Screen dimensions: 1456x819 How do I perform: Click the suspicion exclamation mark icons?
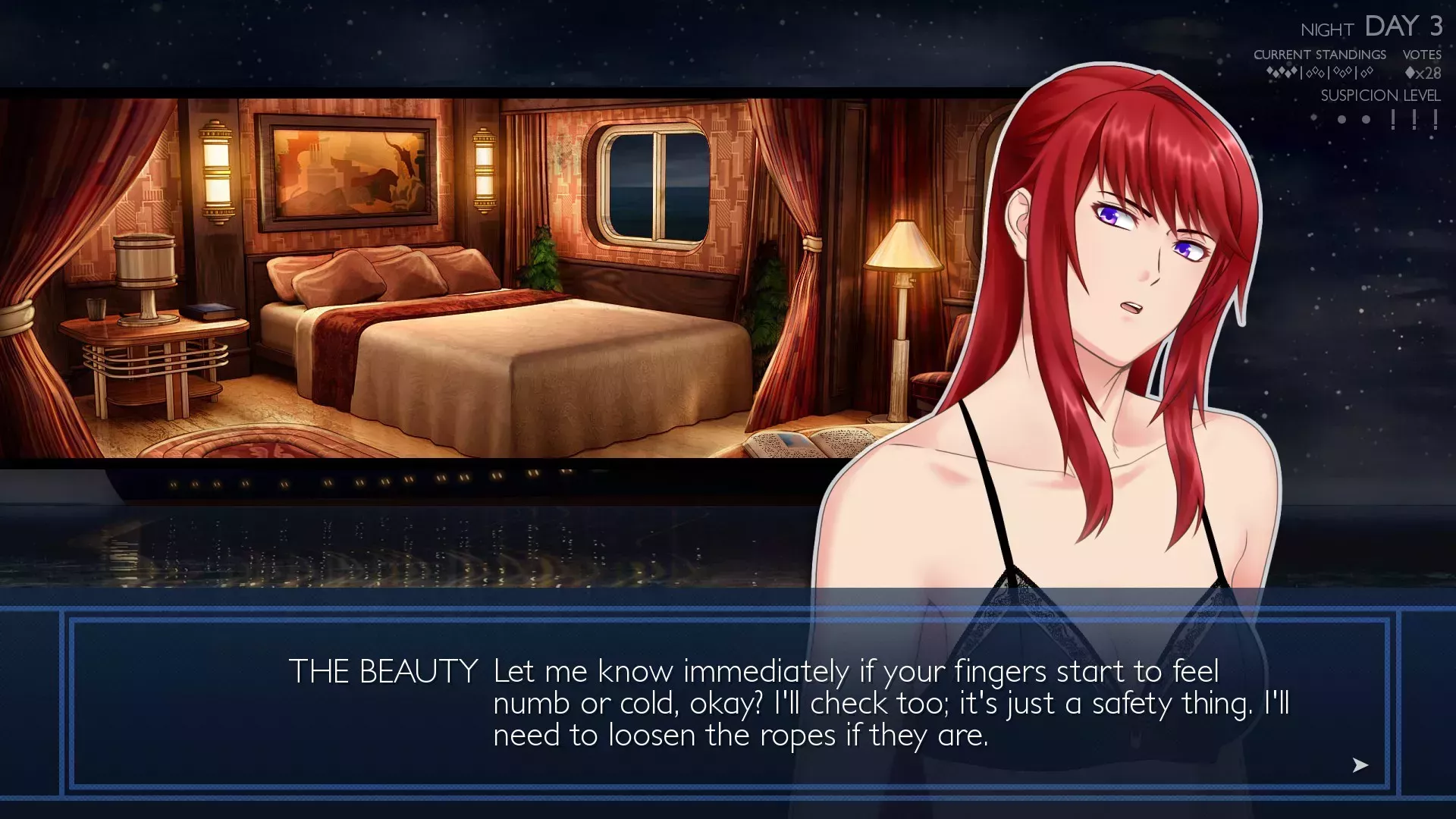(1412, 118)
